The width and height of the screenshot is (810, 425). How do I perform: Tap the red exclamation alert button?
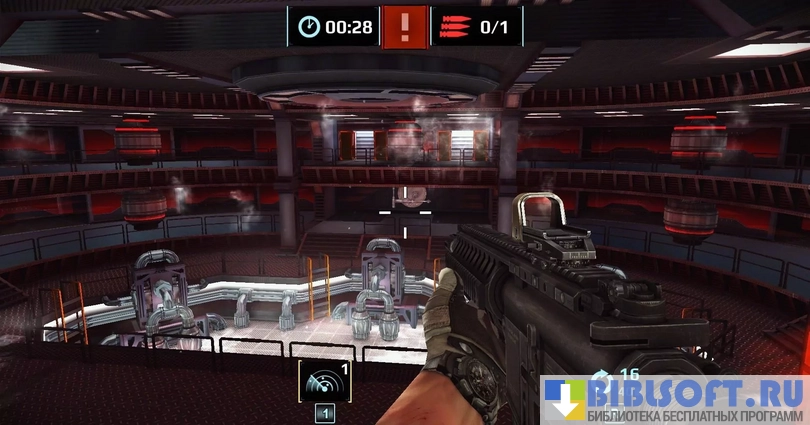(x=404, y=26)
